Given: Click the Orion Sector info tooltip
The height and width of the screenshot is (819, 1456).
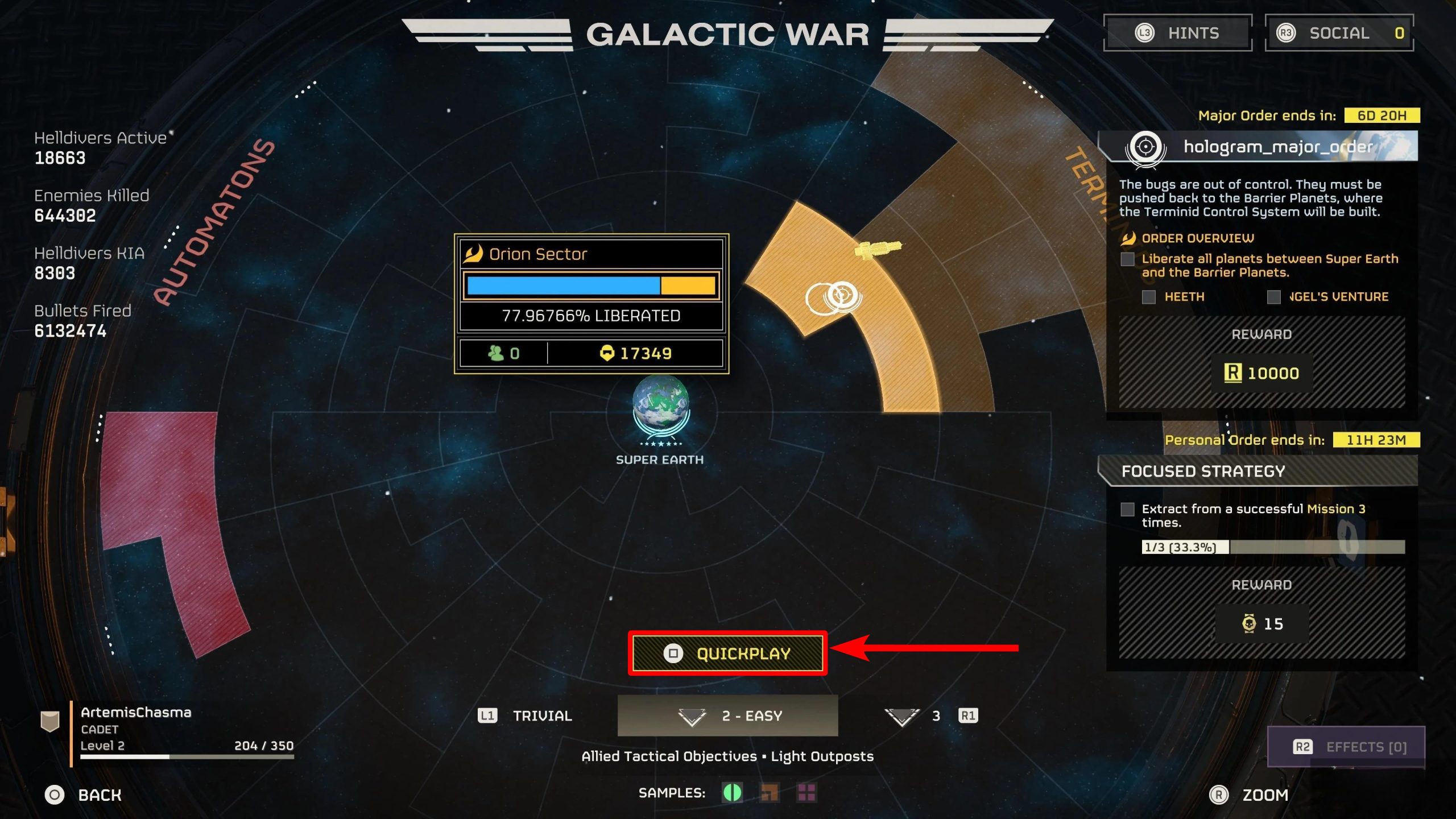Looking at the screenshot, I should tap(591, 303).
